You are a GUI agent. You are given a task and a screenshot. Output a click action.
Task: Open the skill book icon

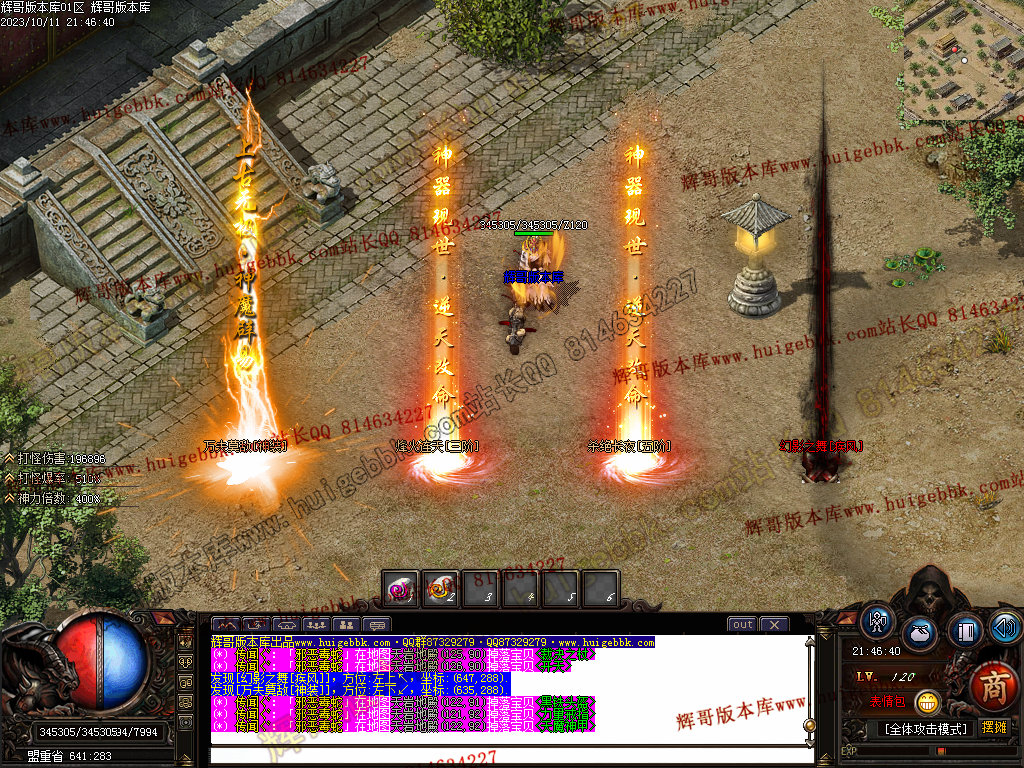coord(964,632)
